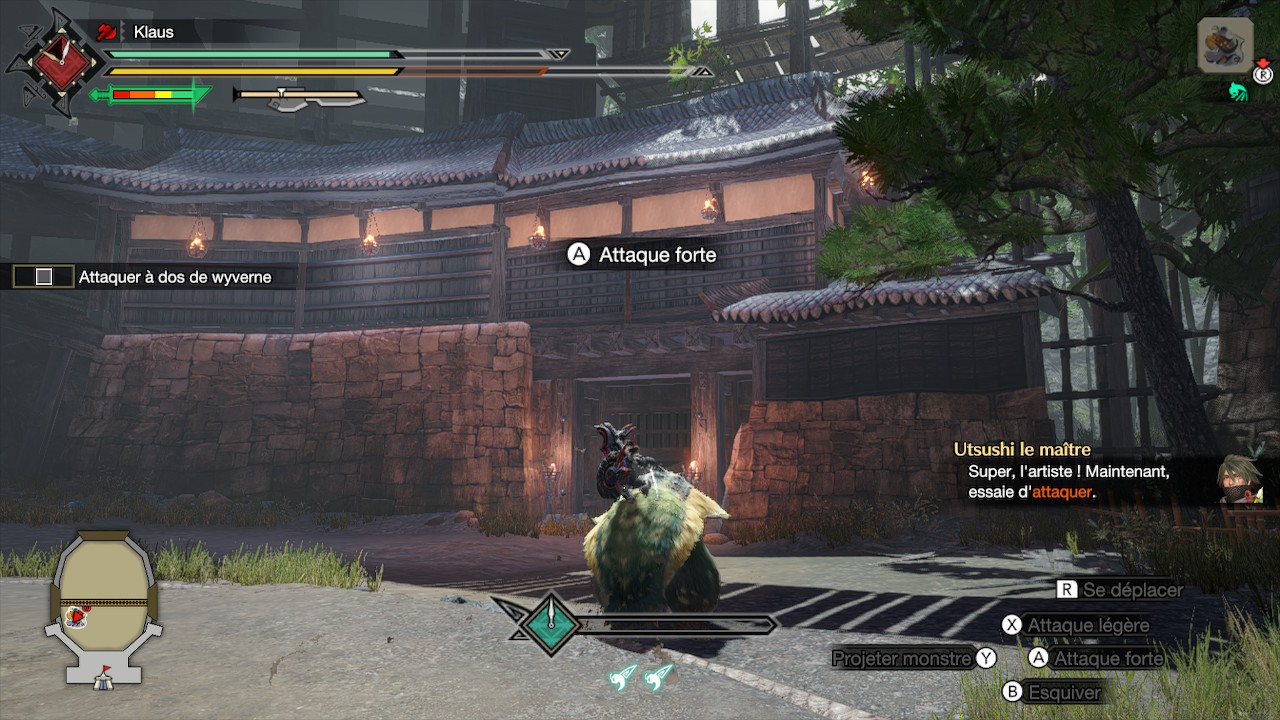Select the item slot icon

[x=1225, y=45]
